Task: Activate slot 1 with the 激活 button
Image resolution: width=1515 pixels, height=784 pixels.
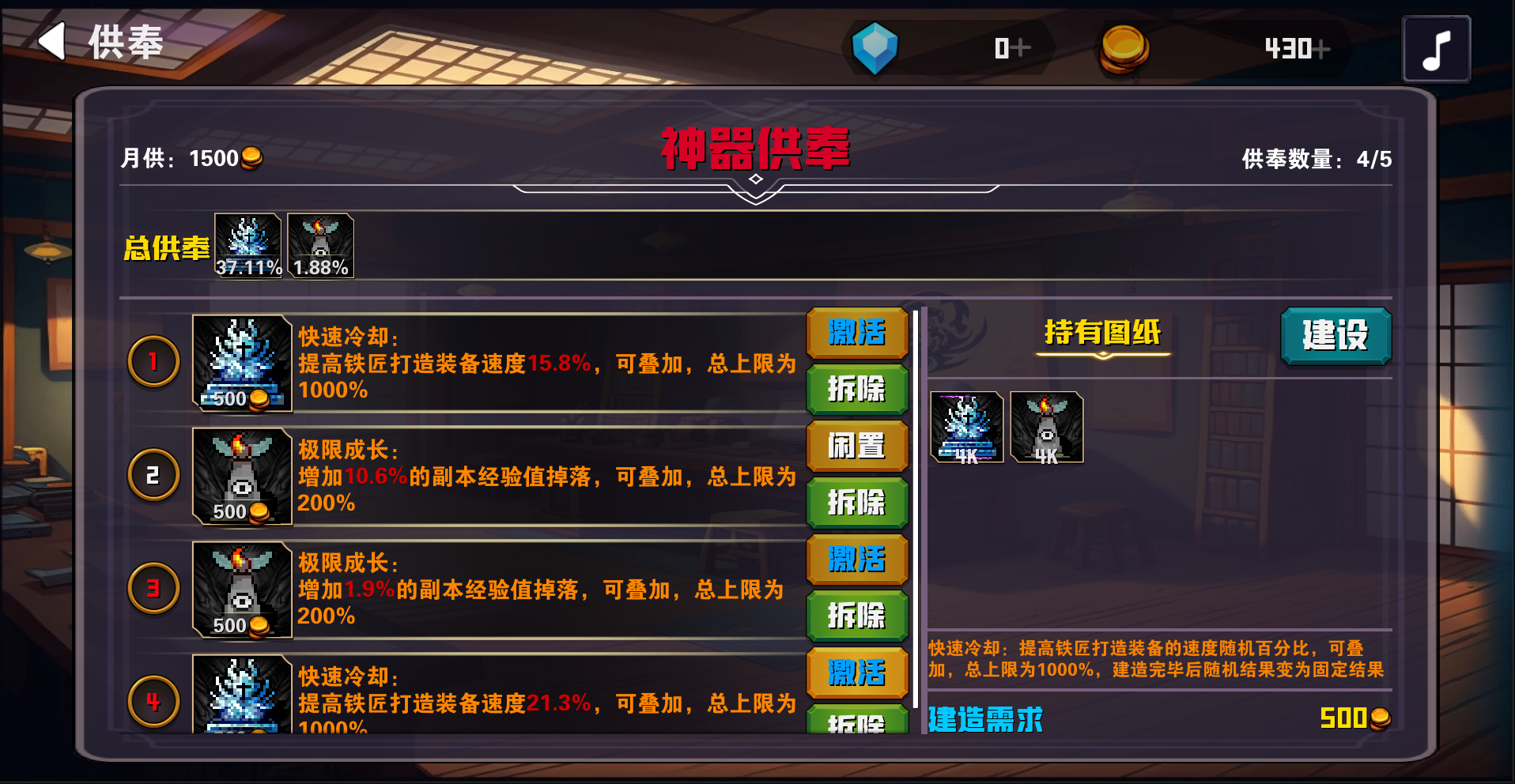Action: (856, 334)
